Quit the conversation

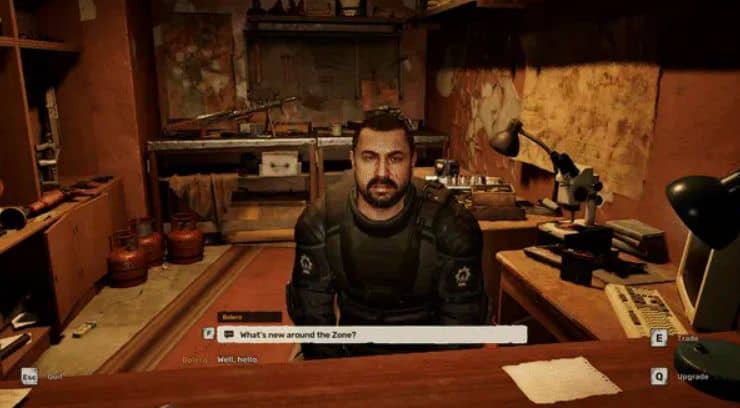[30, 376]
